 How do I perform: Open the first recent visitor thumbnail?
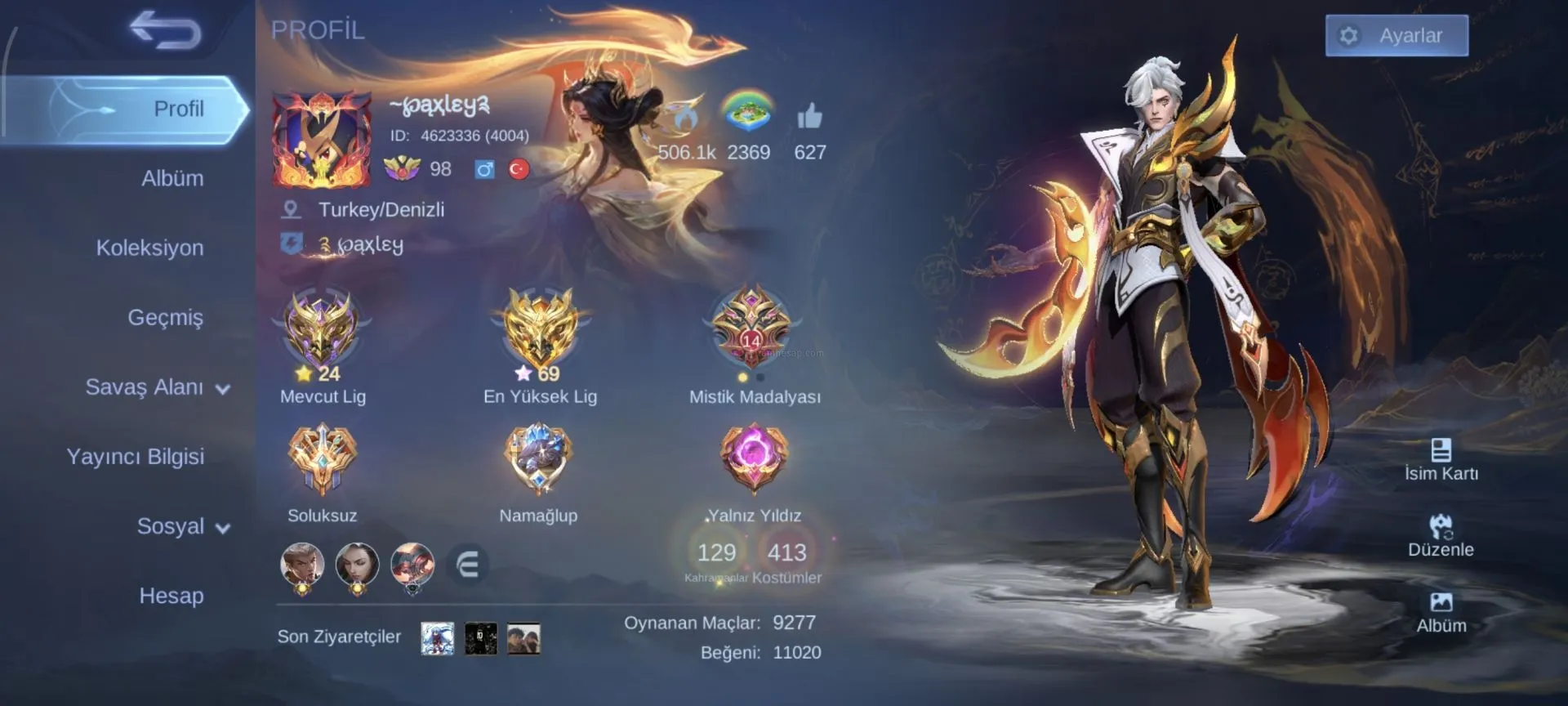pyautogui.click(x=437, y=638)
